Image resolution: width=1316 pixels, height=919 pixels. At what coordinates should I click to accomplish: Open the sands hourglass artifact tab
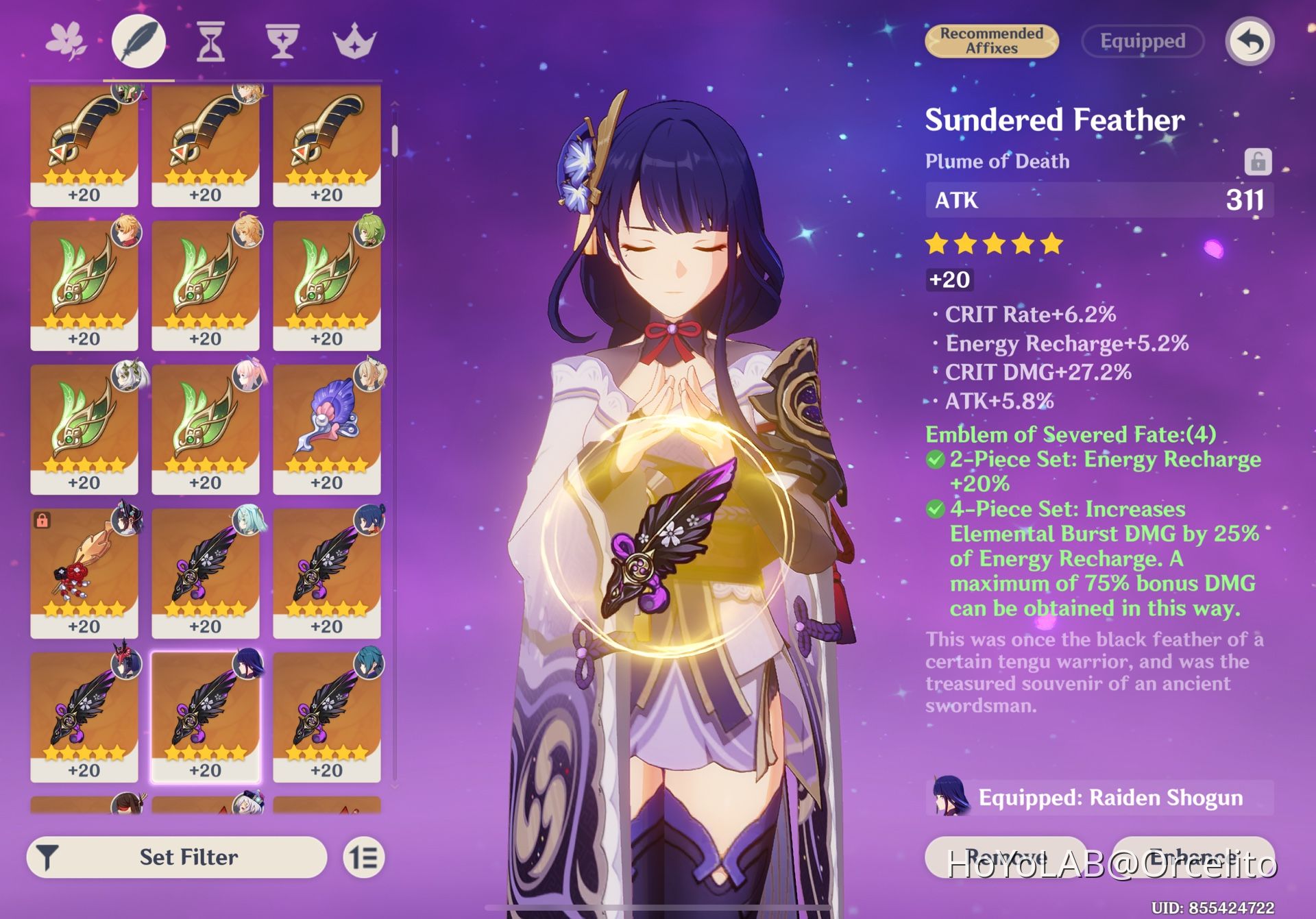pos(210,41)
